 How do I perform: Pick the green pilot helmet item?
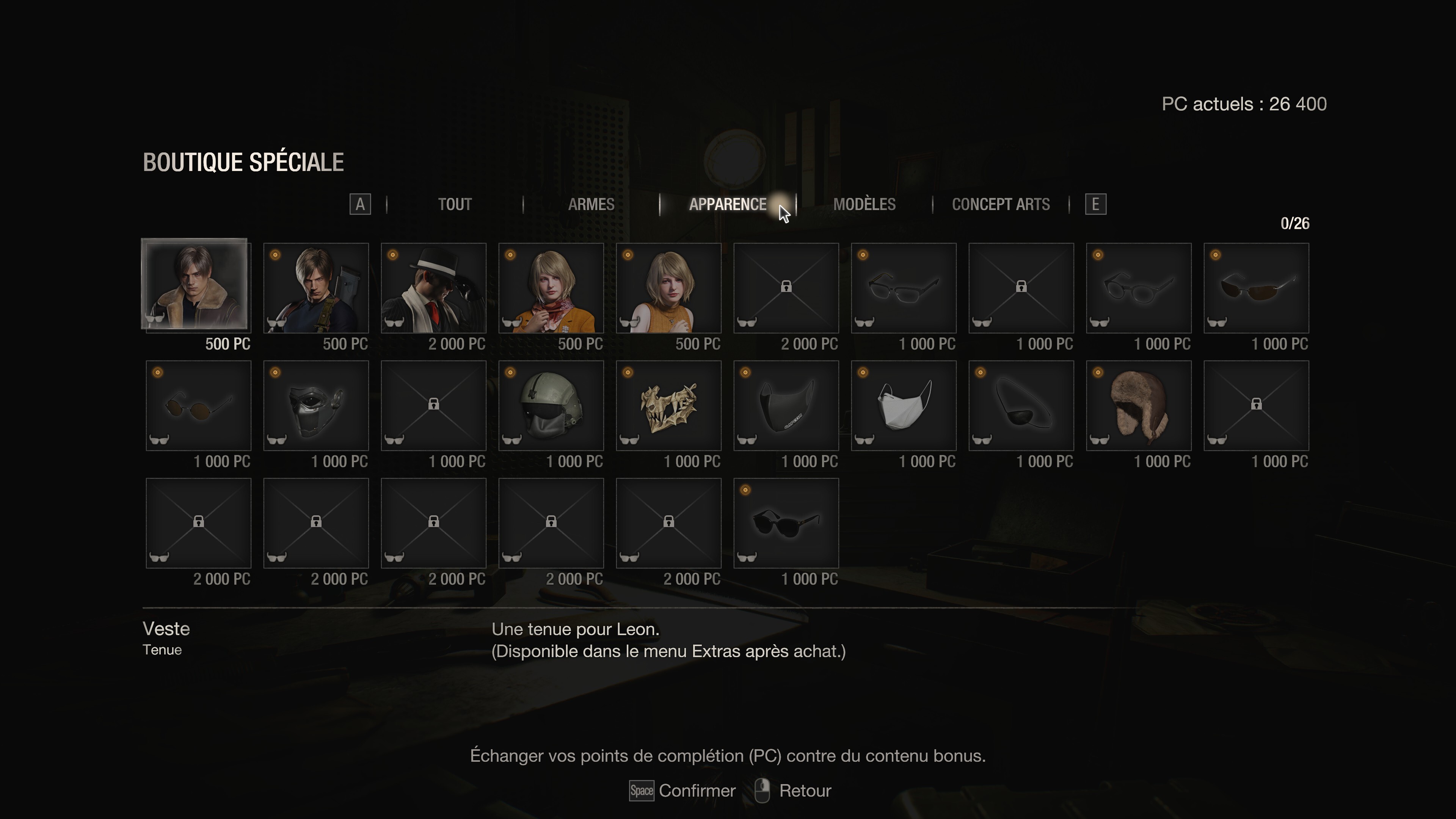point(551,405)
